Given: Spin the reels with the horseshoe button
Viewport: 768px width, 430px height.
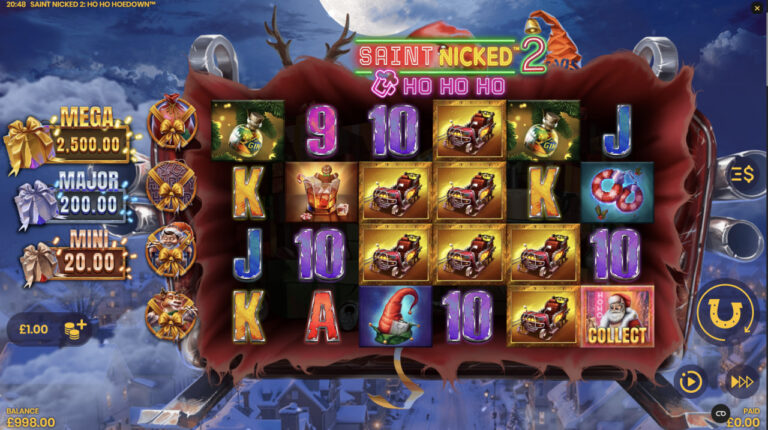Looking at the screenshot, I should (x=727, y=315).
